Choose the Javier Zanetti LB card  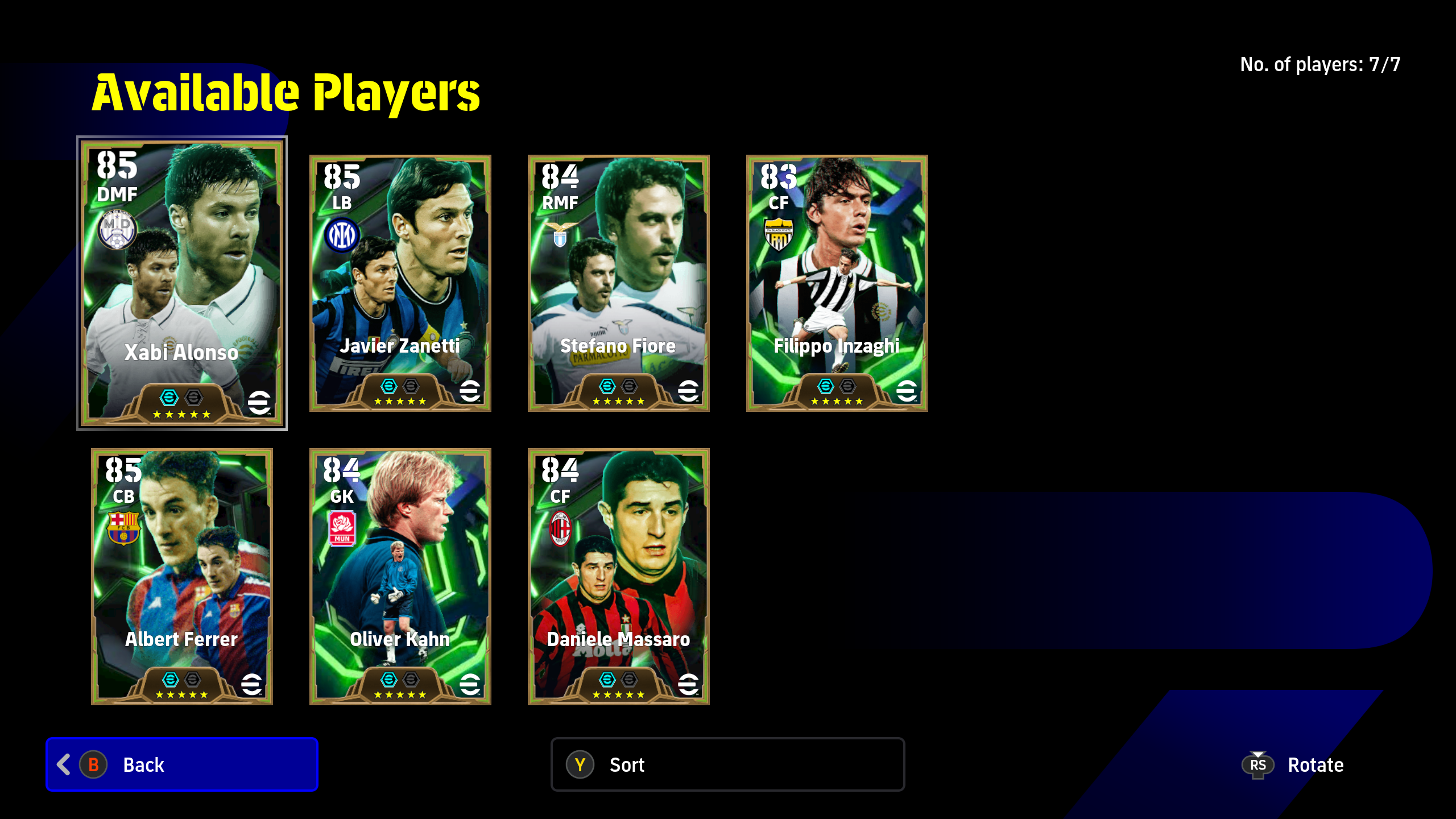(400, 283)
